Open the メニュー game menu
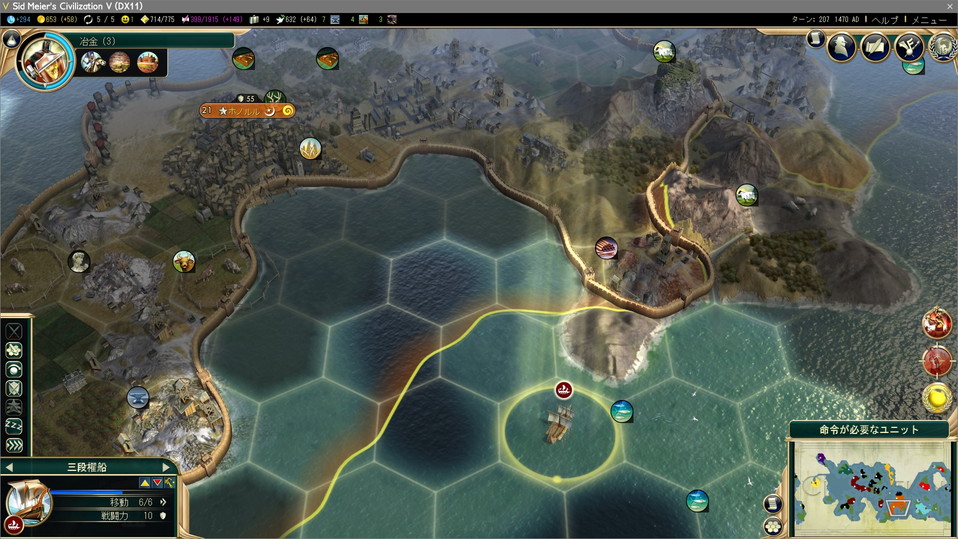Viewport: 958px width, 539px height. pos(928,20)
